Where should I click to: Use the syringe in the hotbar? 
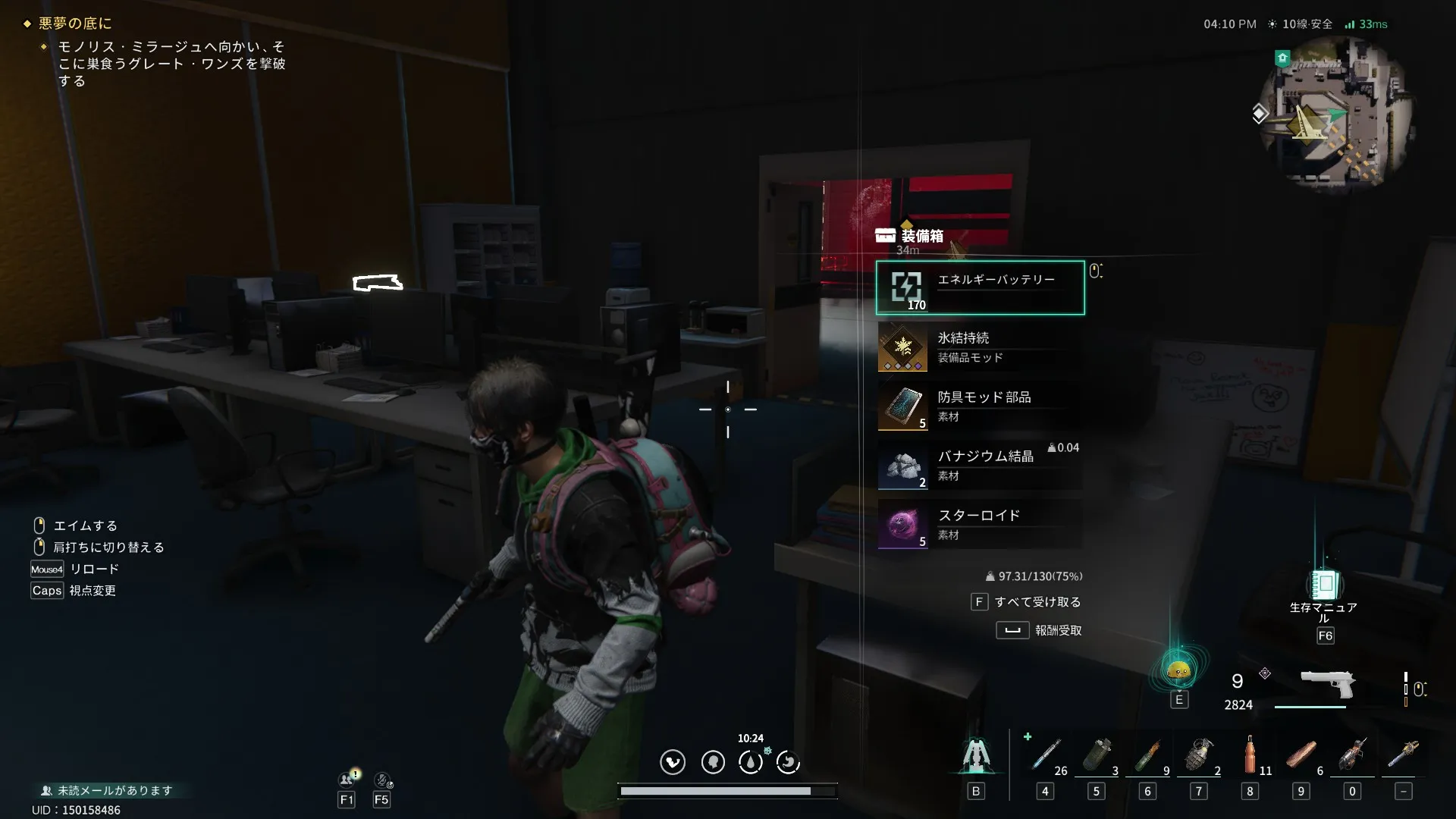pyautogui.click(x=1046, y=755)
